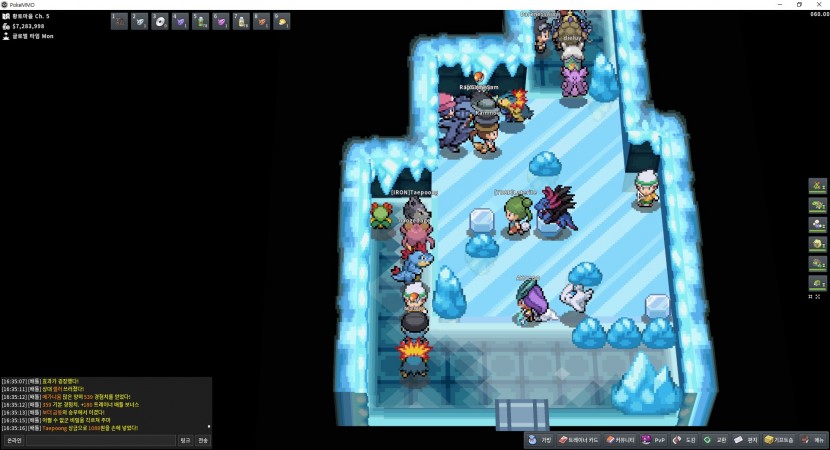Click the chat message input field
This screenshot has width=830, height=450.
point(100,440)
